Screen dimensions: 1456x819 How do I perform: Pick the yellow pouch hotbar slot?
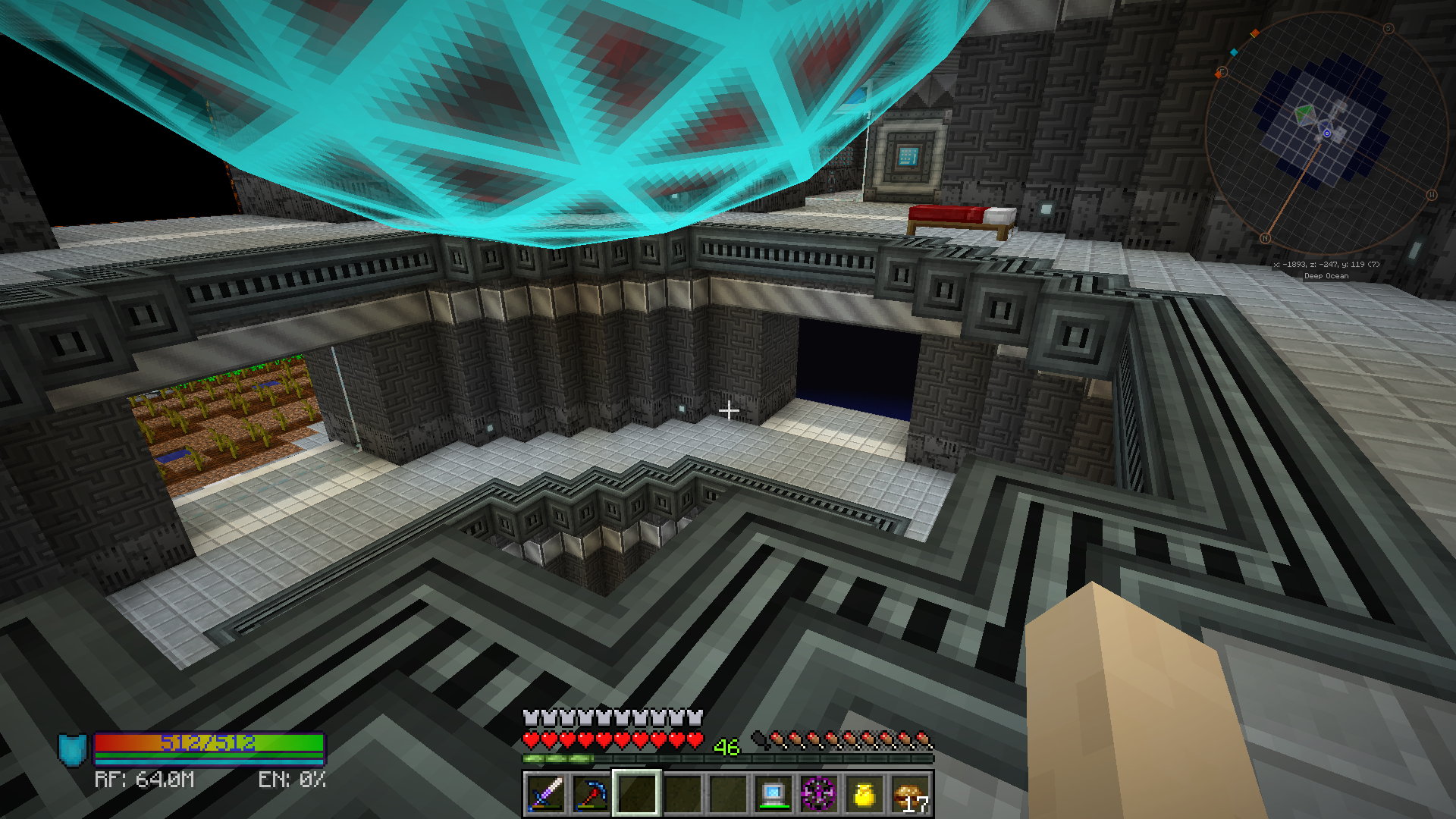pos(864,794)
